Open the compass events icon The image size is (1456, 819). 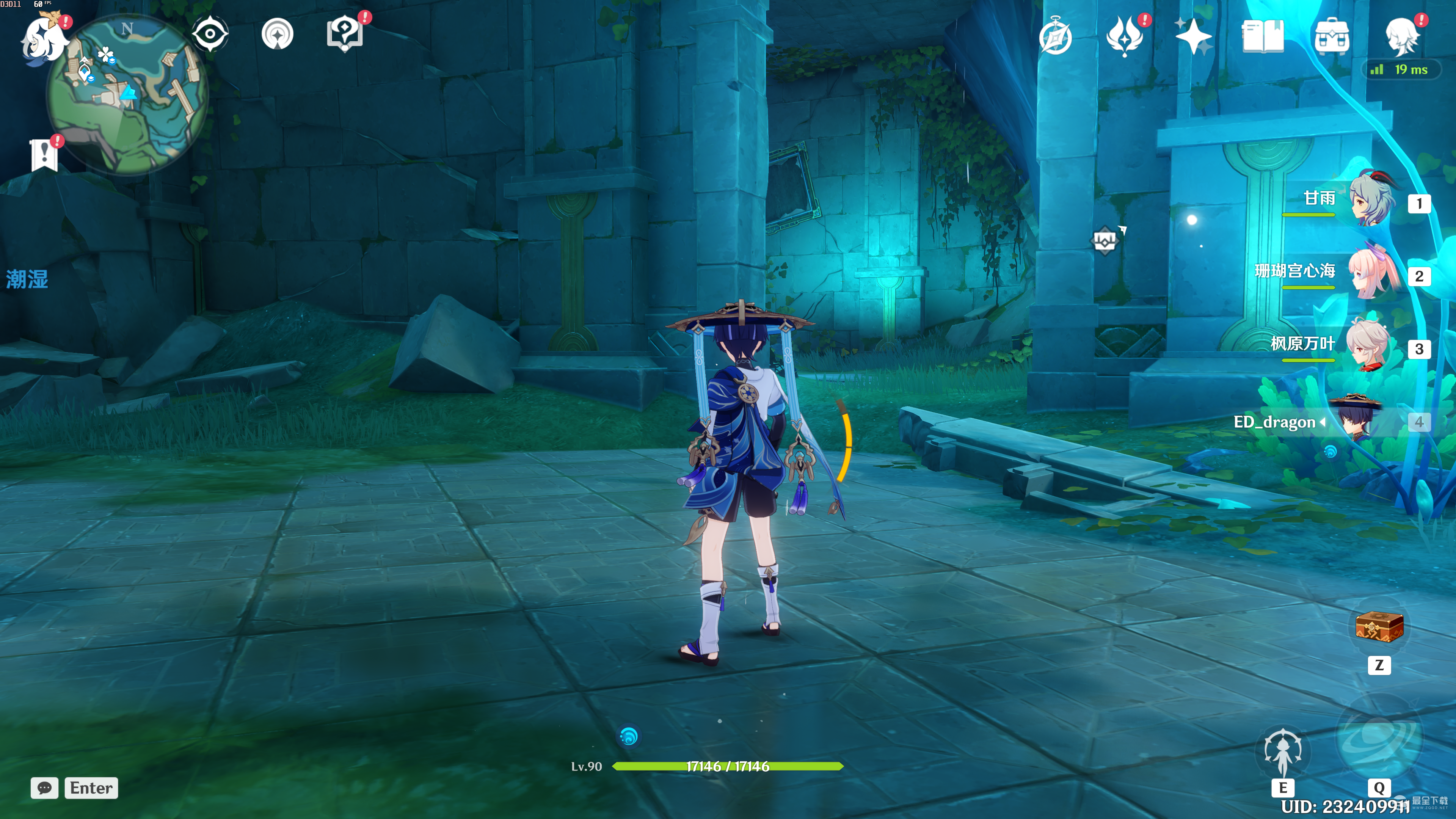pyautogui.click(x=1055, y=37)
